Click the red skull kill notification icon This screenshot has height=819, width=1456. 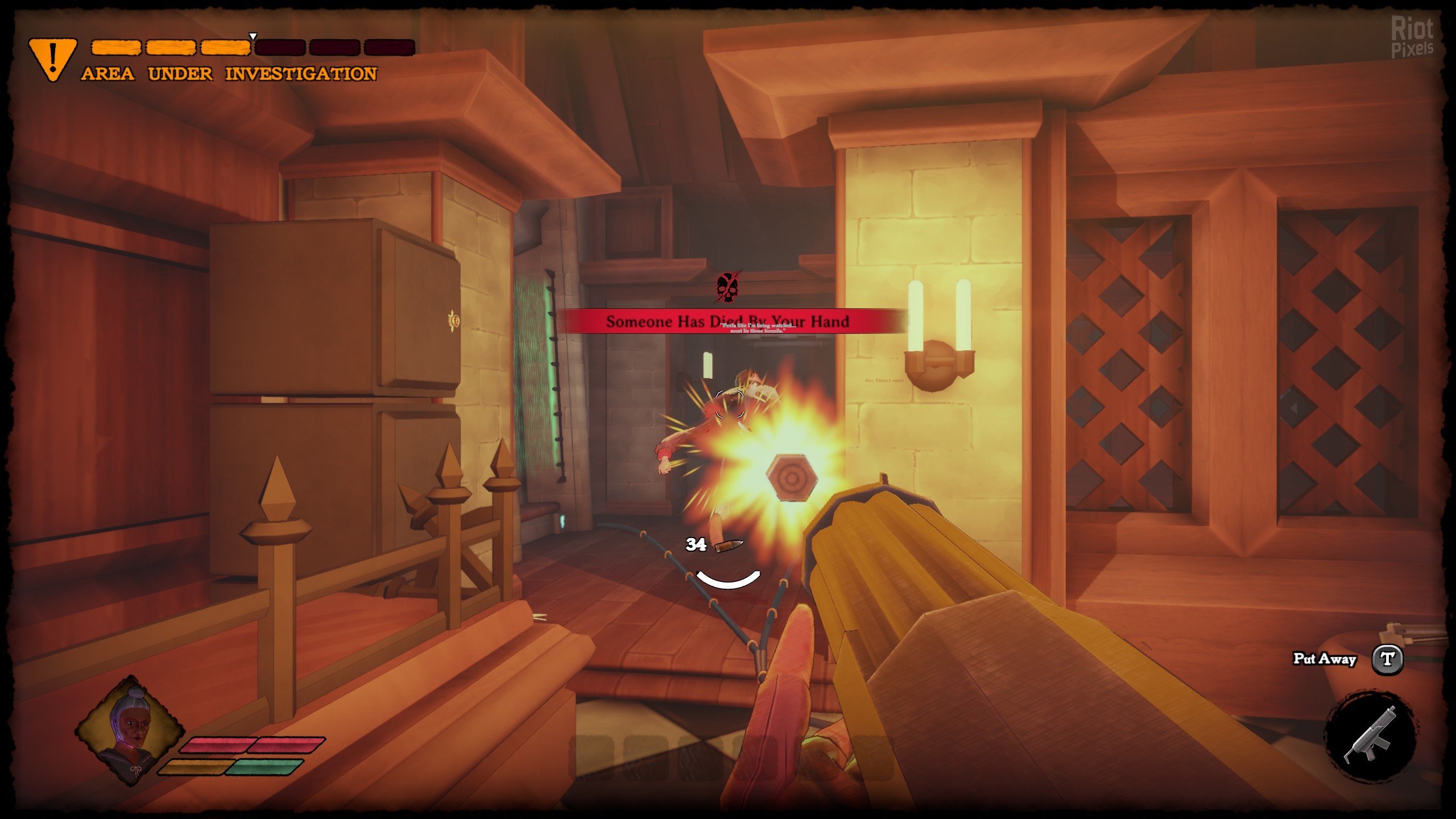pos(727,288)
